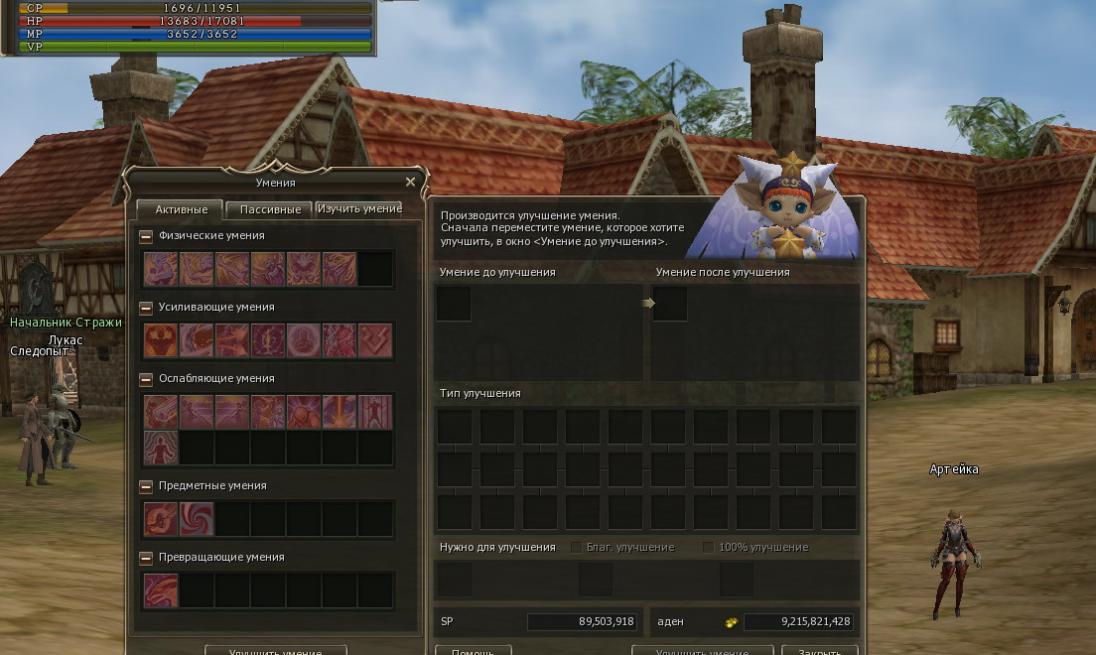Click Закрыть to close the enchant window

point(826,650)
